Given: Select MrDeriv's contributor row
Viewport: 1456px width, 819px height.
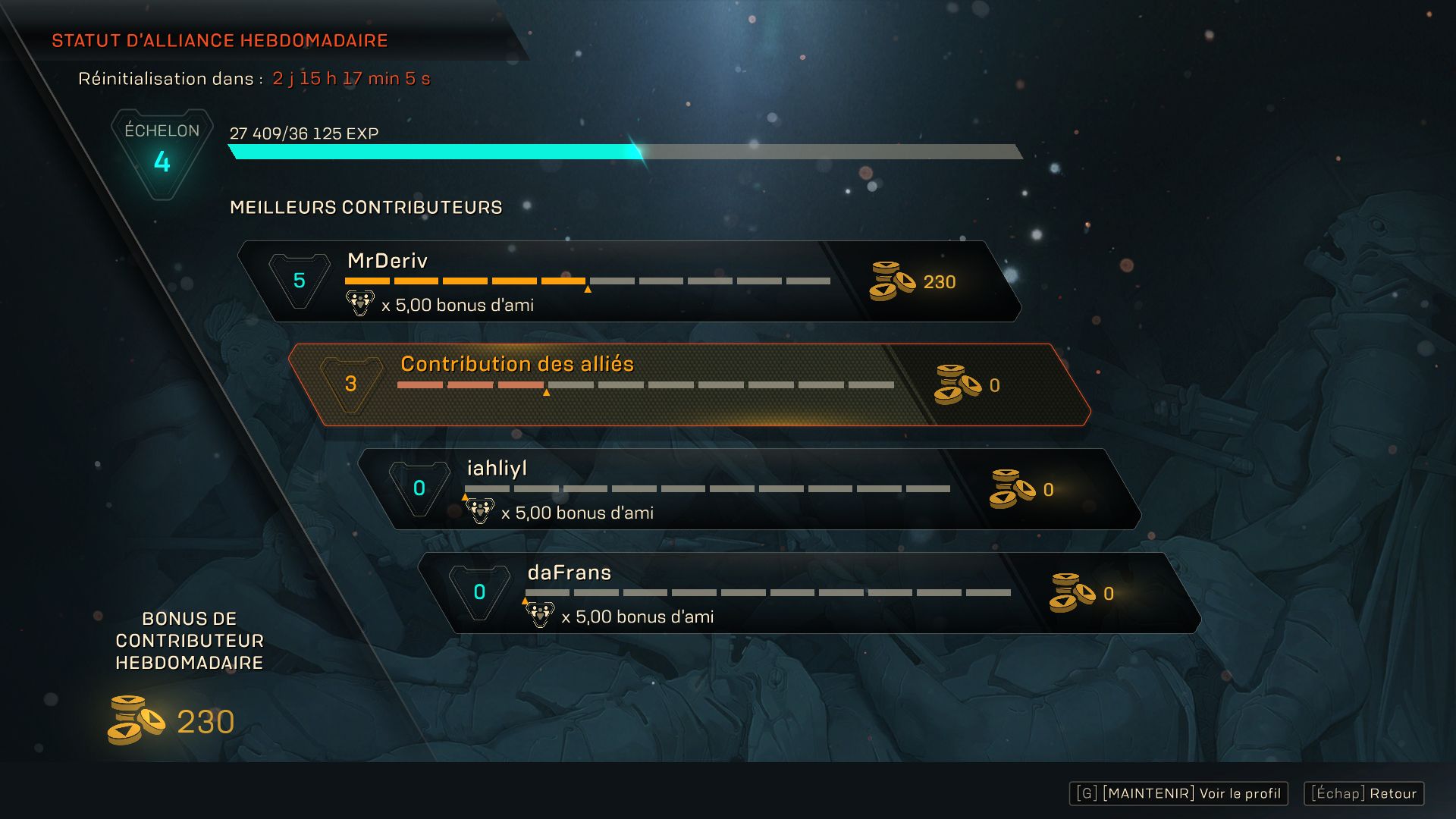Looking at the screenshot, I should click(629, 281).
